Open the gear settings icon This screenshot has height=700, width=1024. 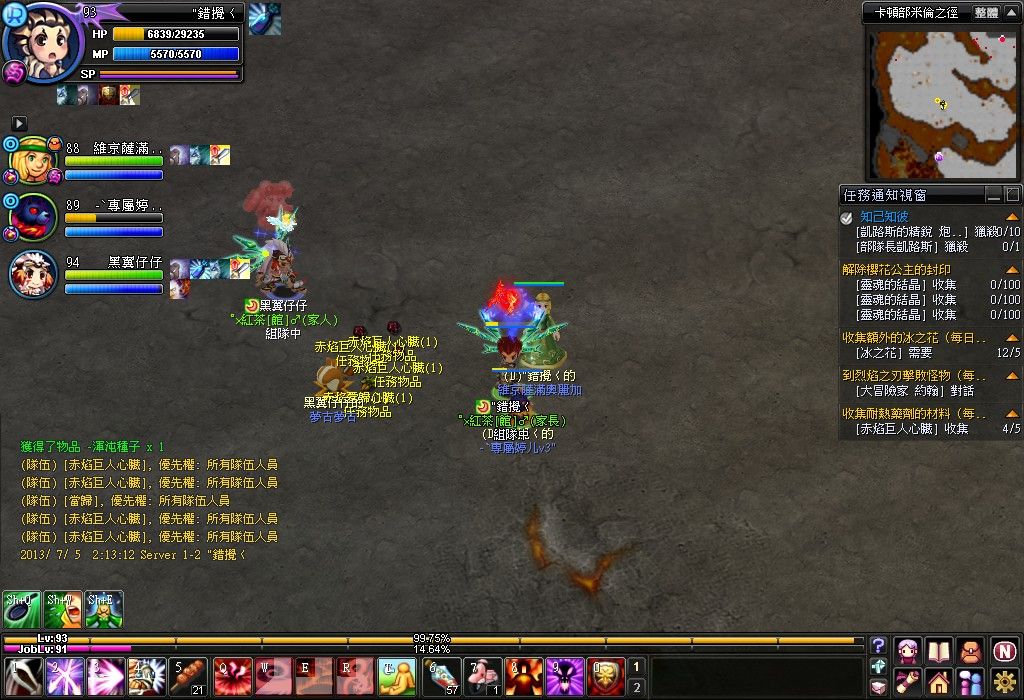[x=1004, y=682]
